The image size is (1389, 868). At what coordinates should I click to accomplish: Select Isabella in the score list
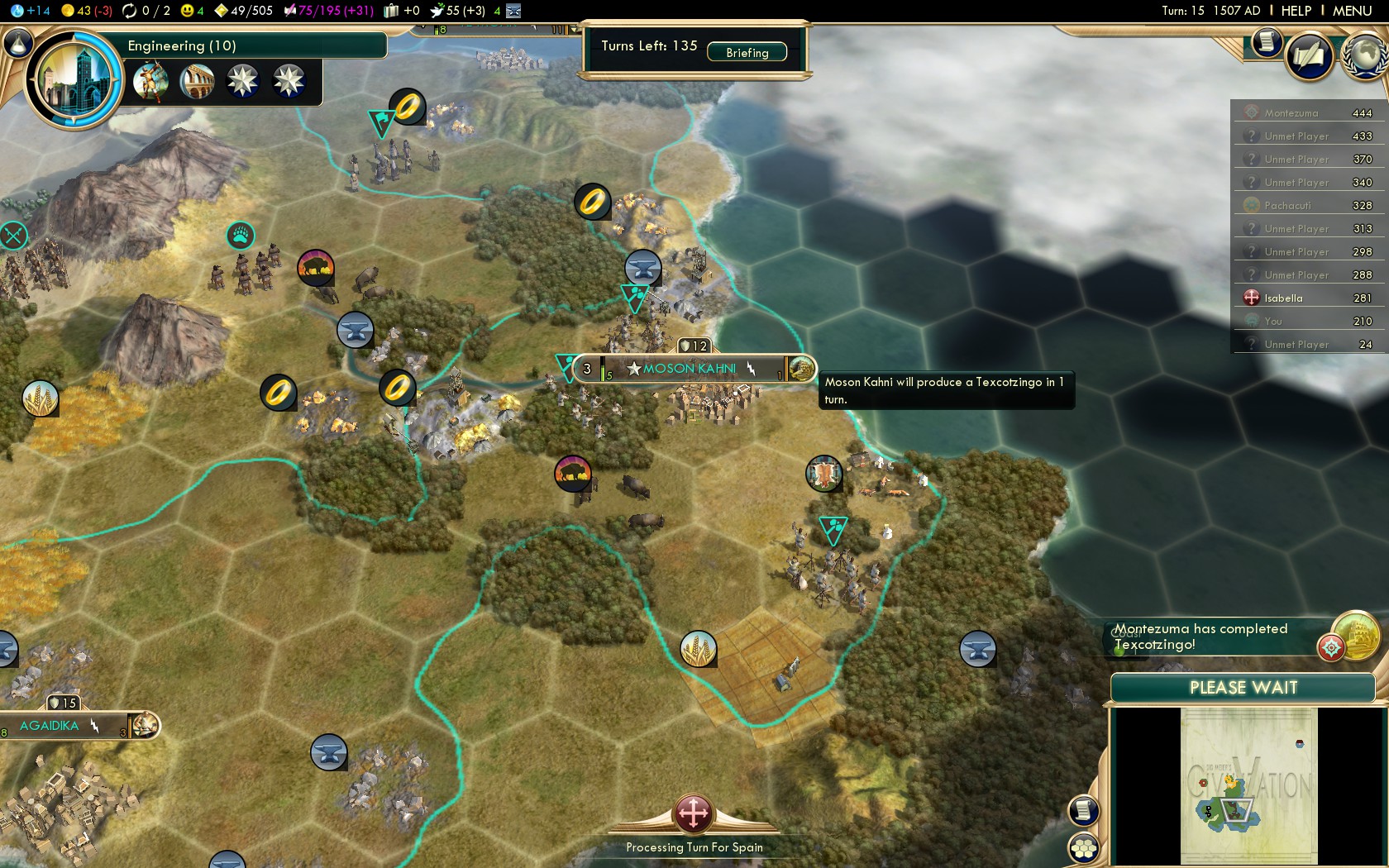[1283, 298]
